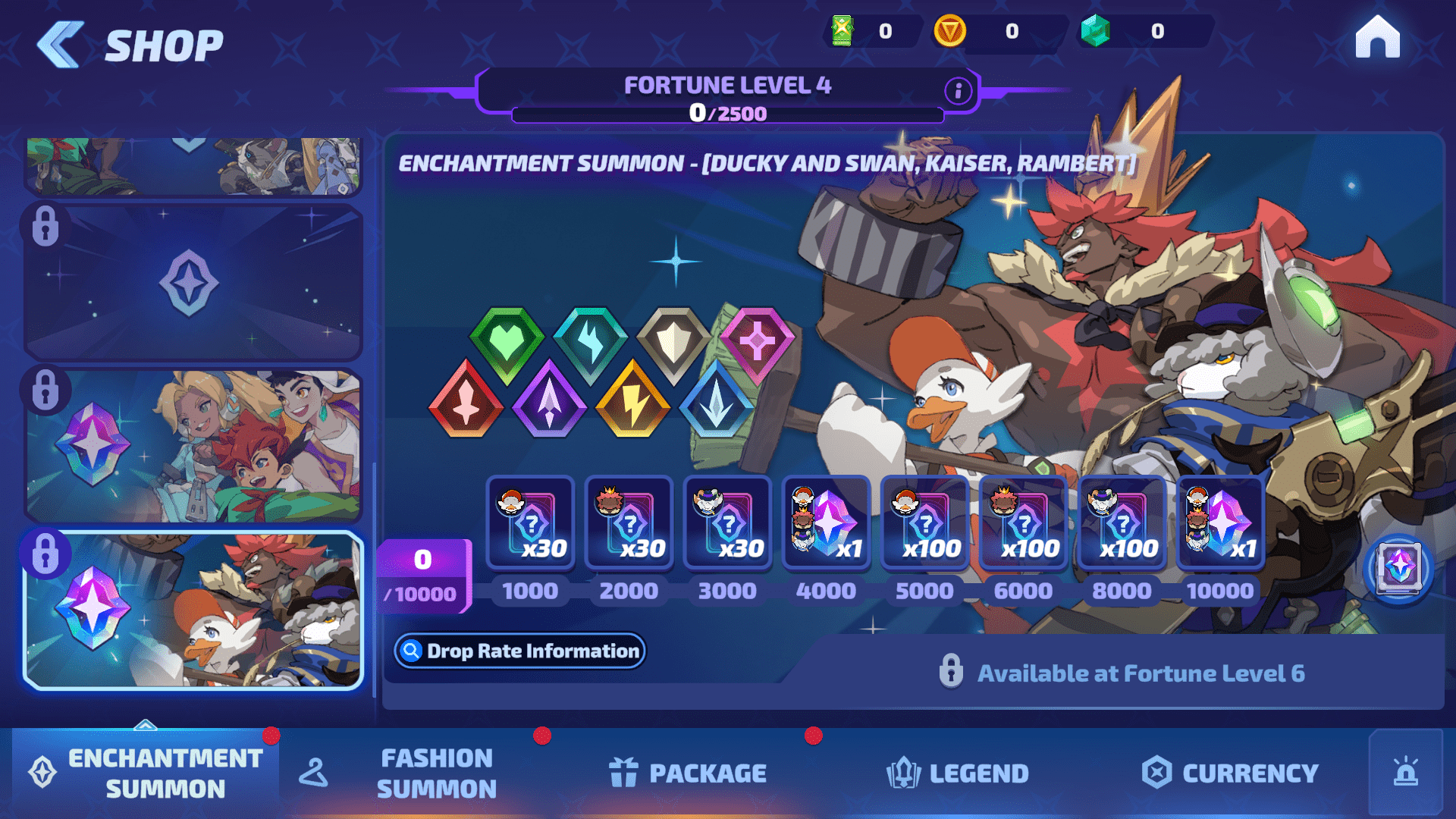Click the locked Fortune Level 6 summon bar
This screenshot has height=819, width=1456.
click(x=1121, y=673)
